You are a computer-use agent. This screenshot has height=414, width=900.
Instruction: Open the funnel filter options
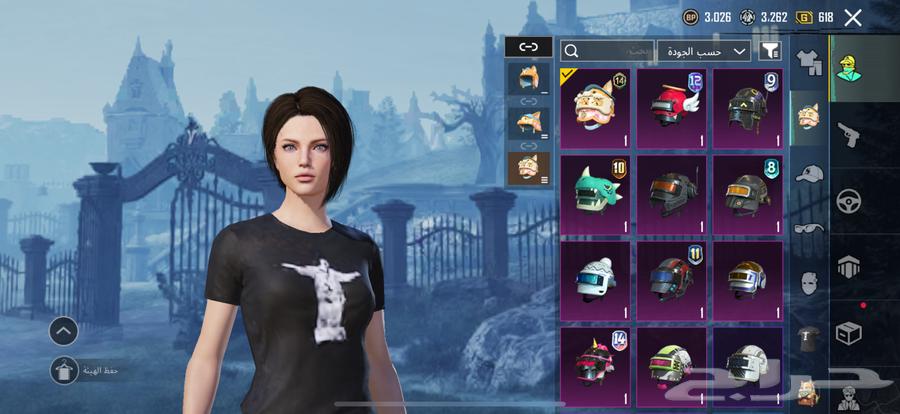[x=770, y=50]
